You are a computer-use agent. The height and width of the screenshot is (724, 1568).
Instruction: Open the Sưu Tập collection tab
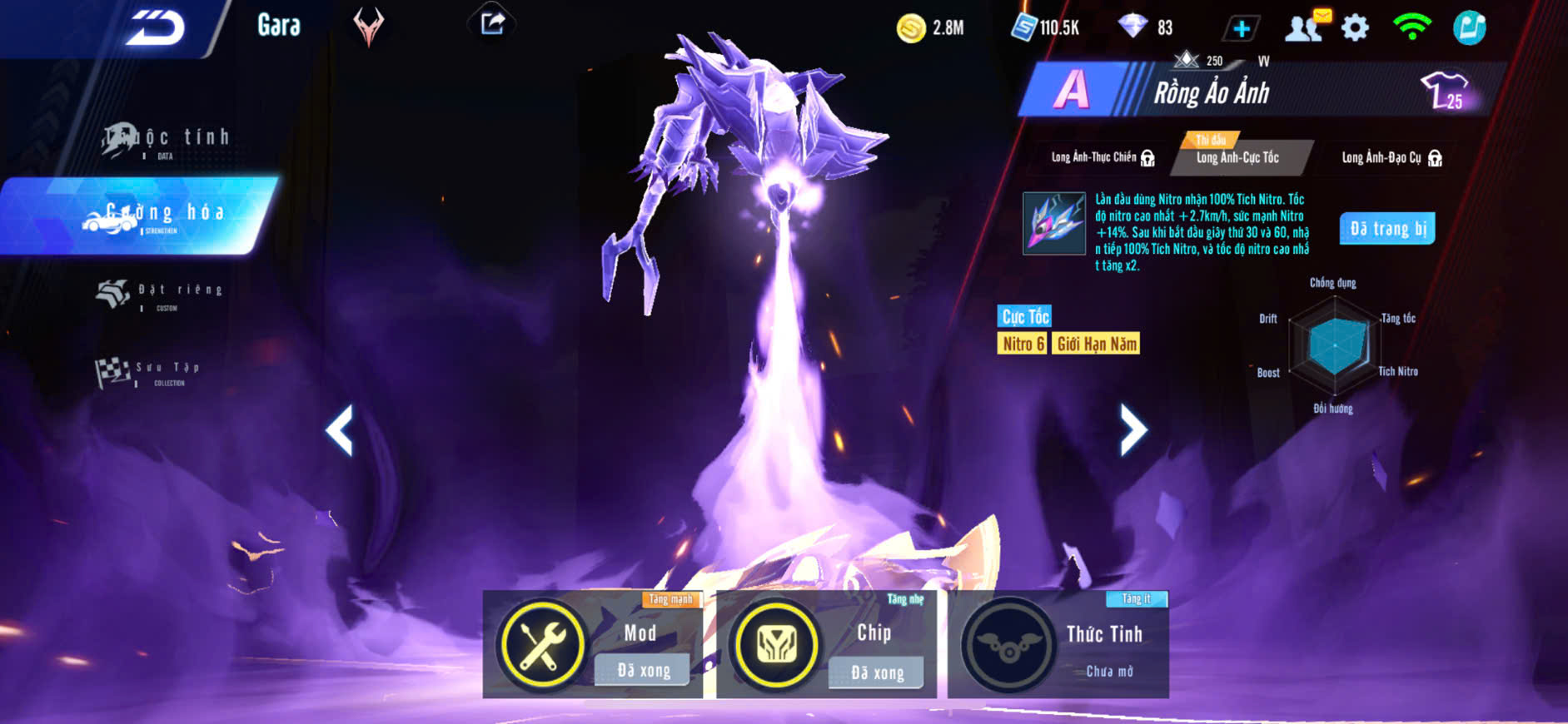150,371
